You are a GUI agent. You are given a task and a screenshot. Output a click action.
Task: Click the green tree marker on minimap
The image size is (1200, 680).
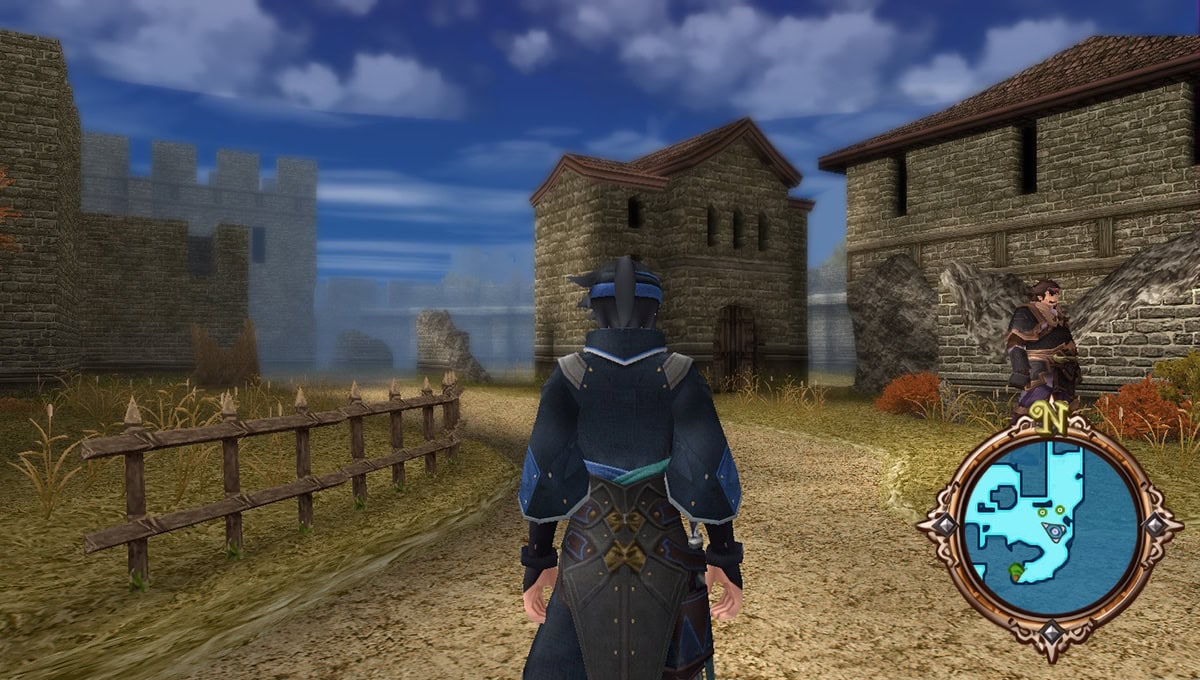click(x=1016, y=572)
